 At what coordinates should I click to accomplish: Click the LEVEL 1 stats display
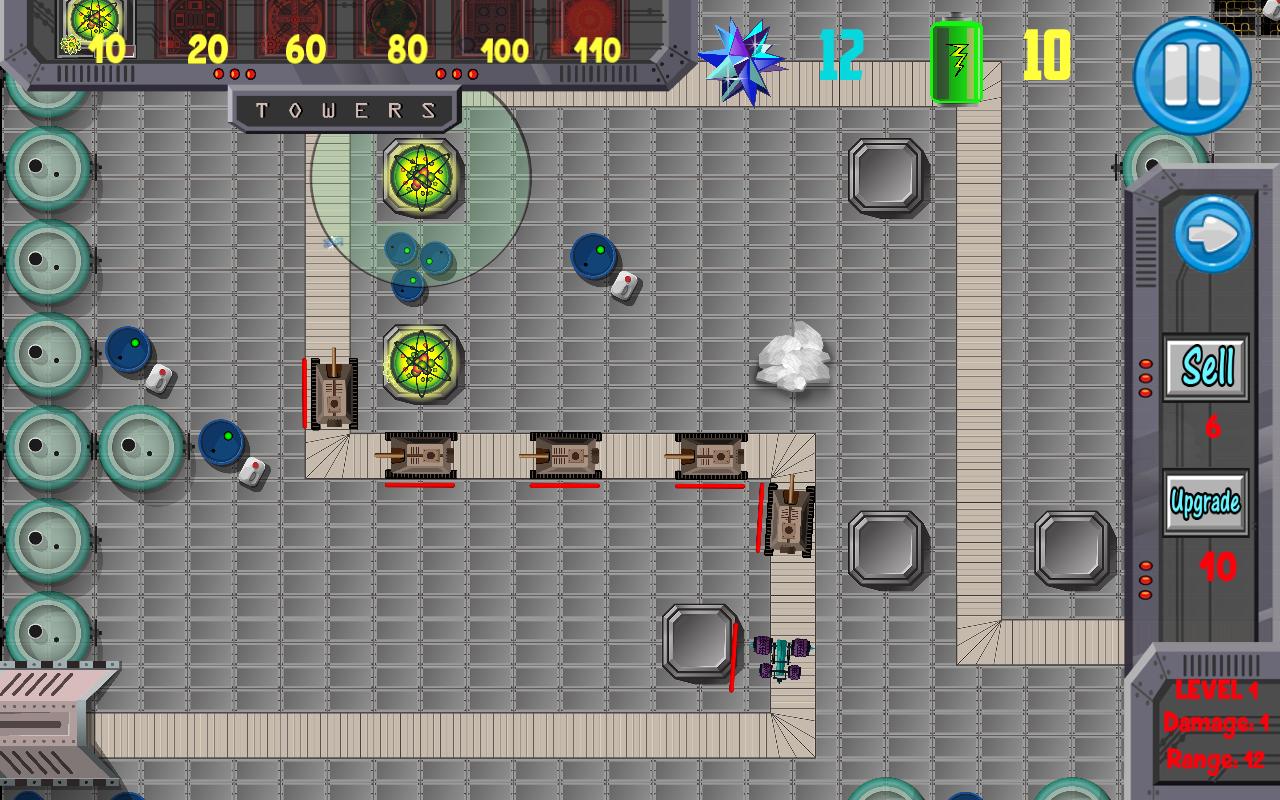click(x=1213, y=689)
